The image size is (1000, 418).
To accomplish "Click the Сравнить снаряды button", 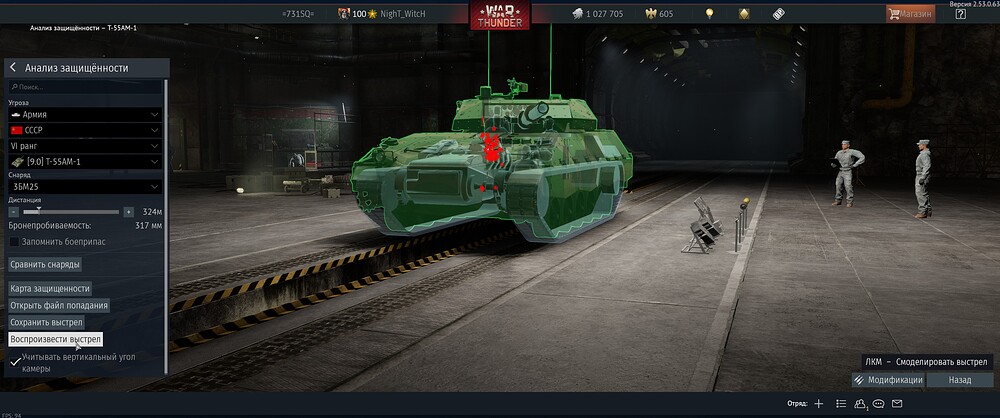I will 45,264.
